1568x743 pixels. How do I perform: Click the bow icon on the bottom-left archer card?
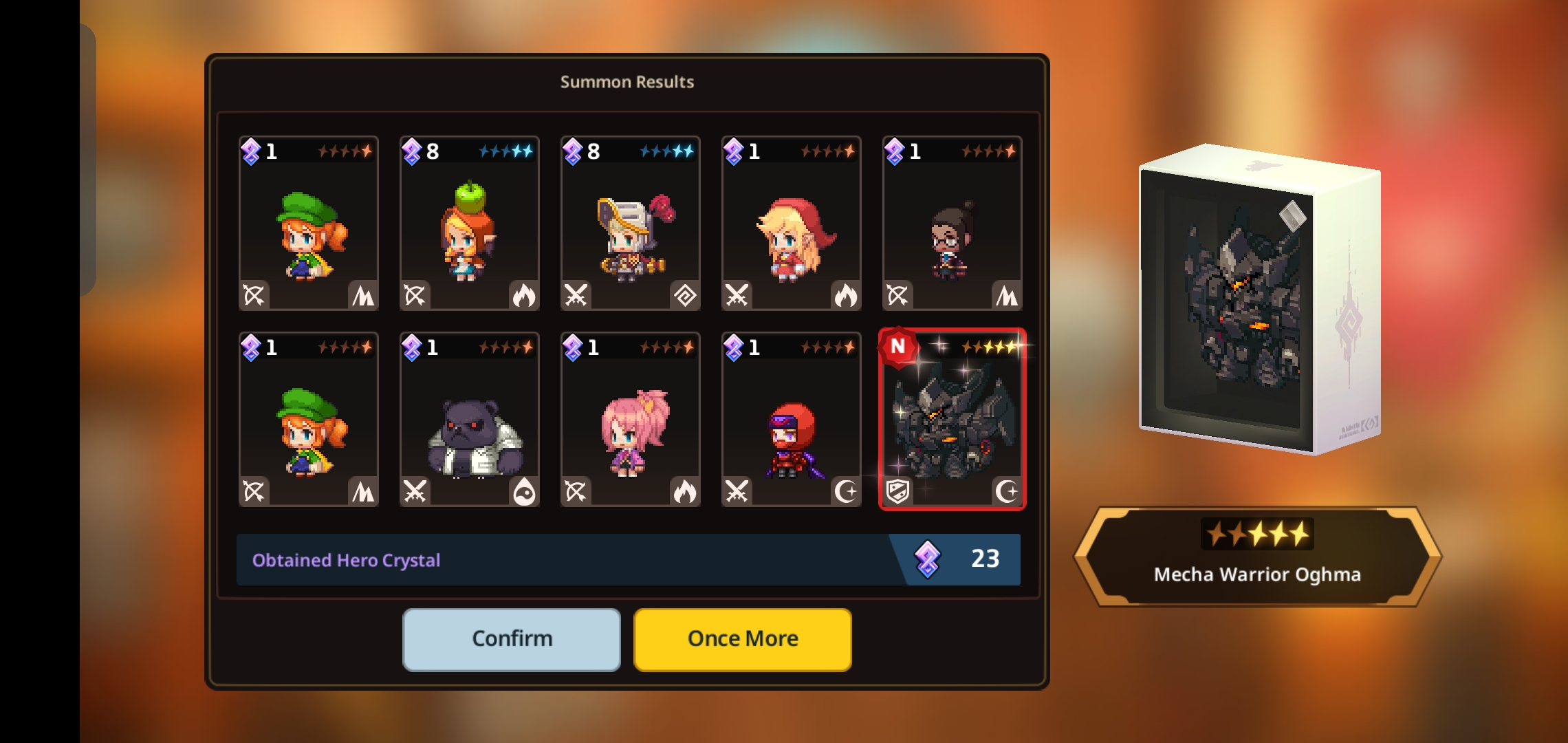point(255,491)
